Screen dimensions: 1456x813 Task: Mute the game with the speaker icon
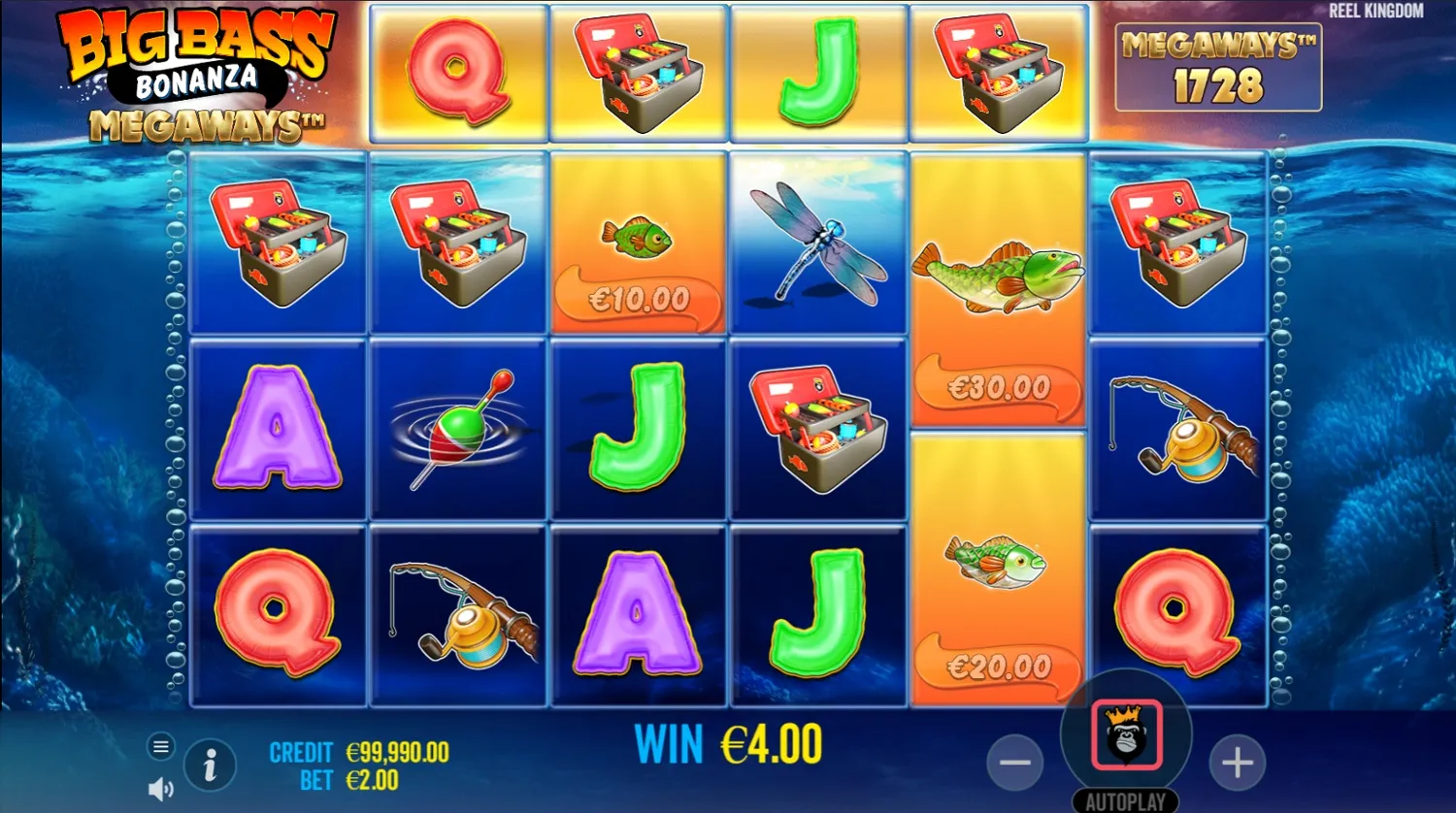pos(158,788)
